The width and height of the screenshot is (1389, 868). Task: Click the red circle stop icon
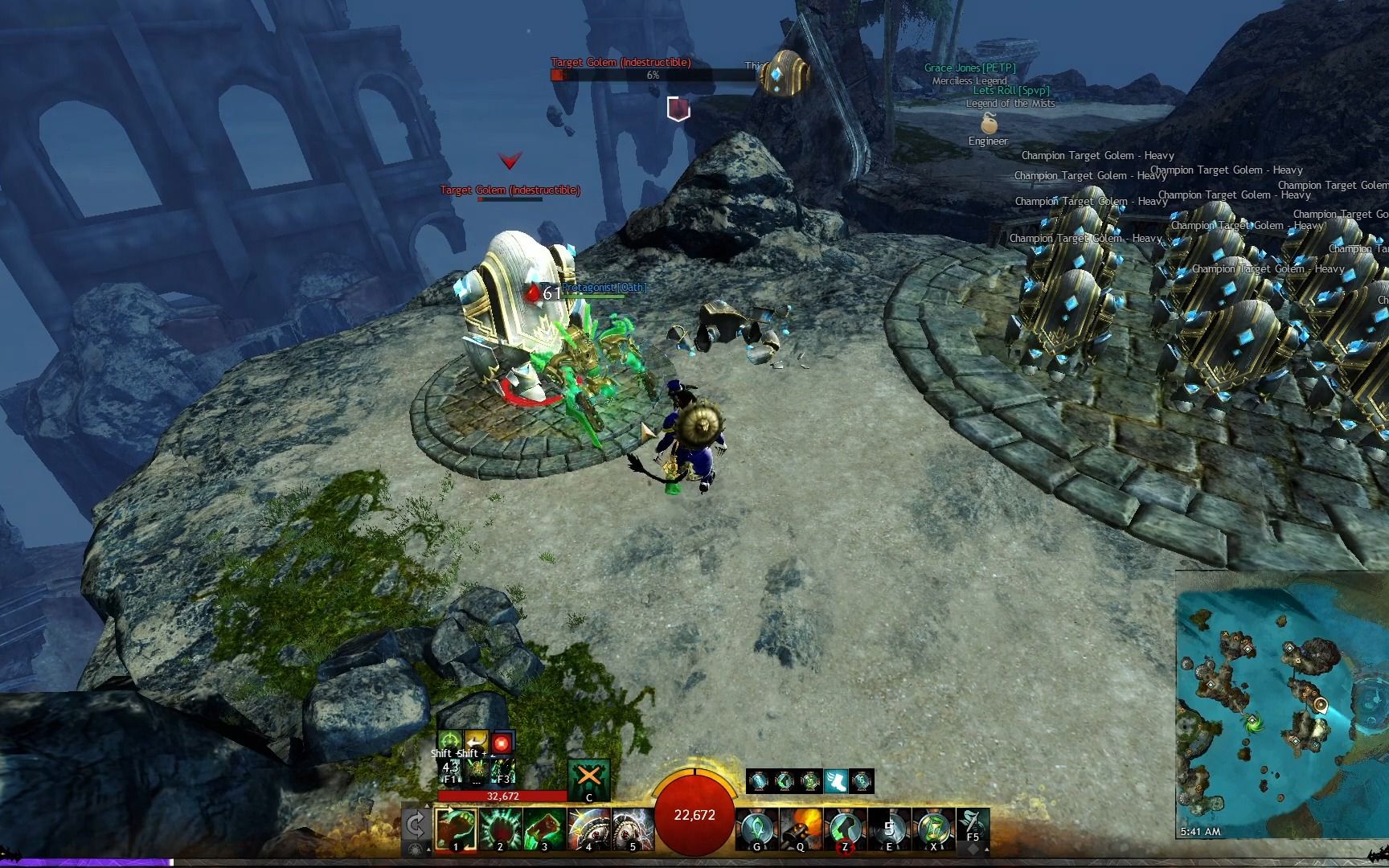pyautogui.click(x=502, y=742)
